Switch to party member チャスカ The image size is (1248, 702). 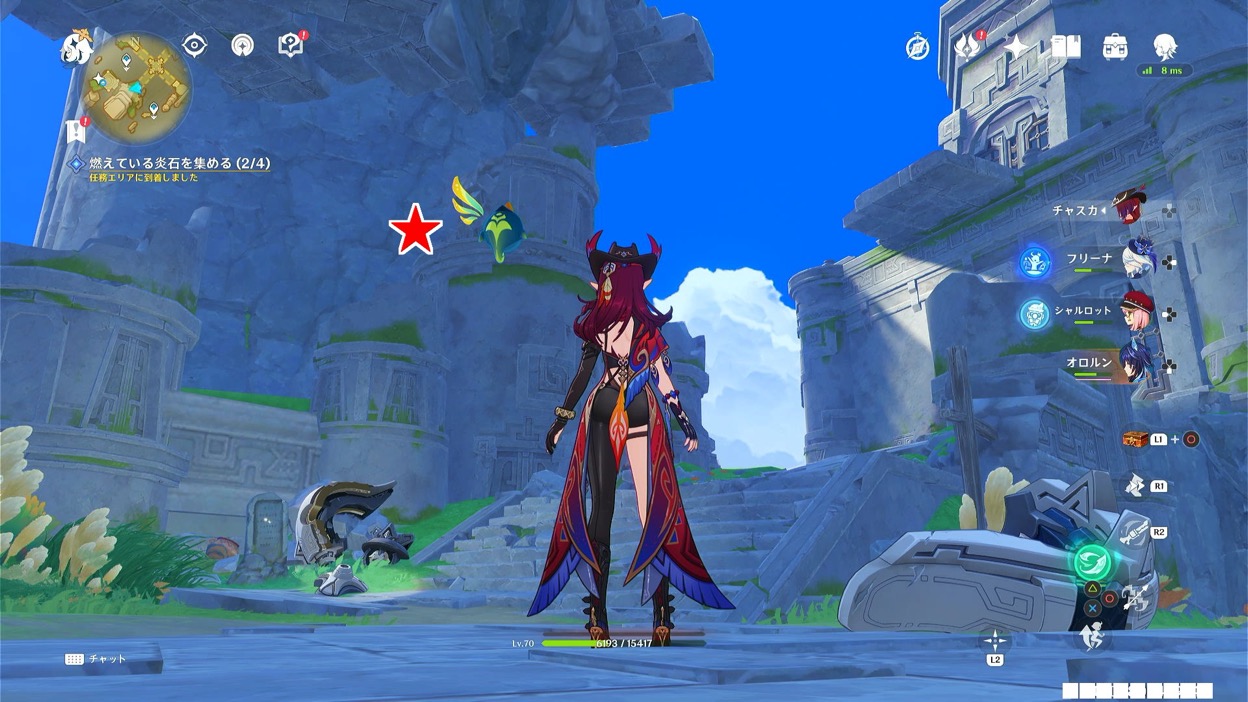1129,210
